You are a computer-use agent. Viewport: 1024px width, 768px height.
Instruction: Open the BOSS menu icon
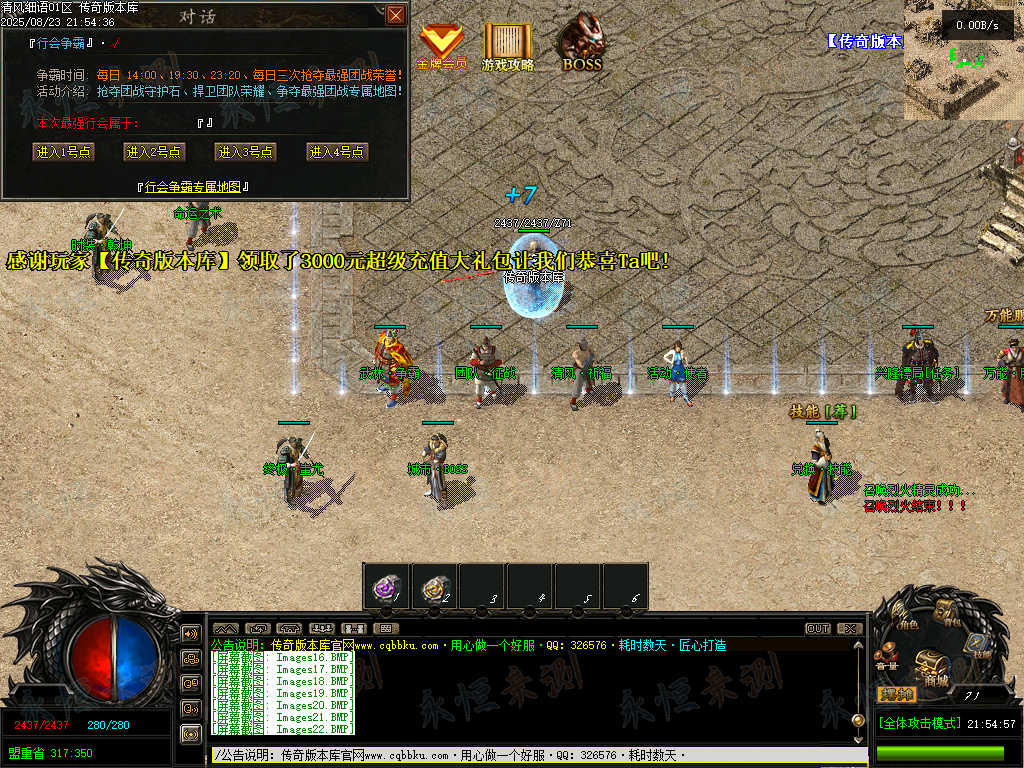[x=581, y=43]
